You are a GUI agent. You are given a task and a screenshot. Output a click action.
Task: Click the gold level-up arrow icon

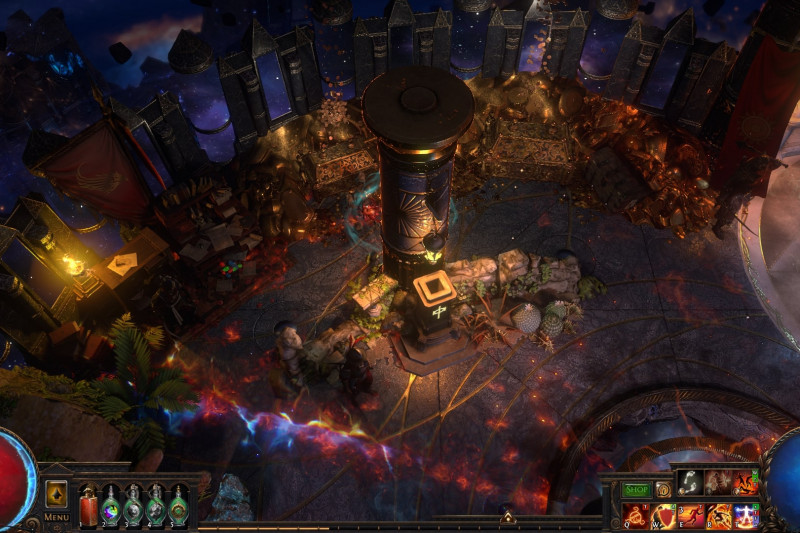tap(56, 494)
